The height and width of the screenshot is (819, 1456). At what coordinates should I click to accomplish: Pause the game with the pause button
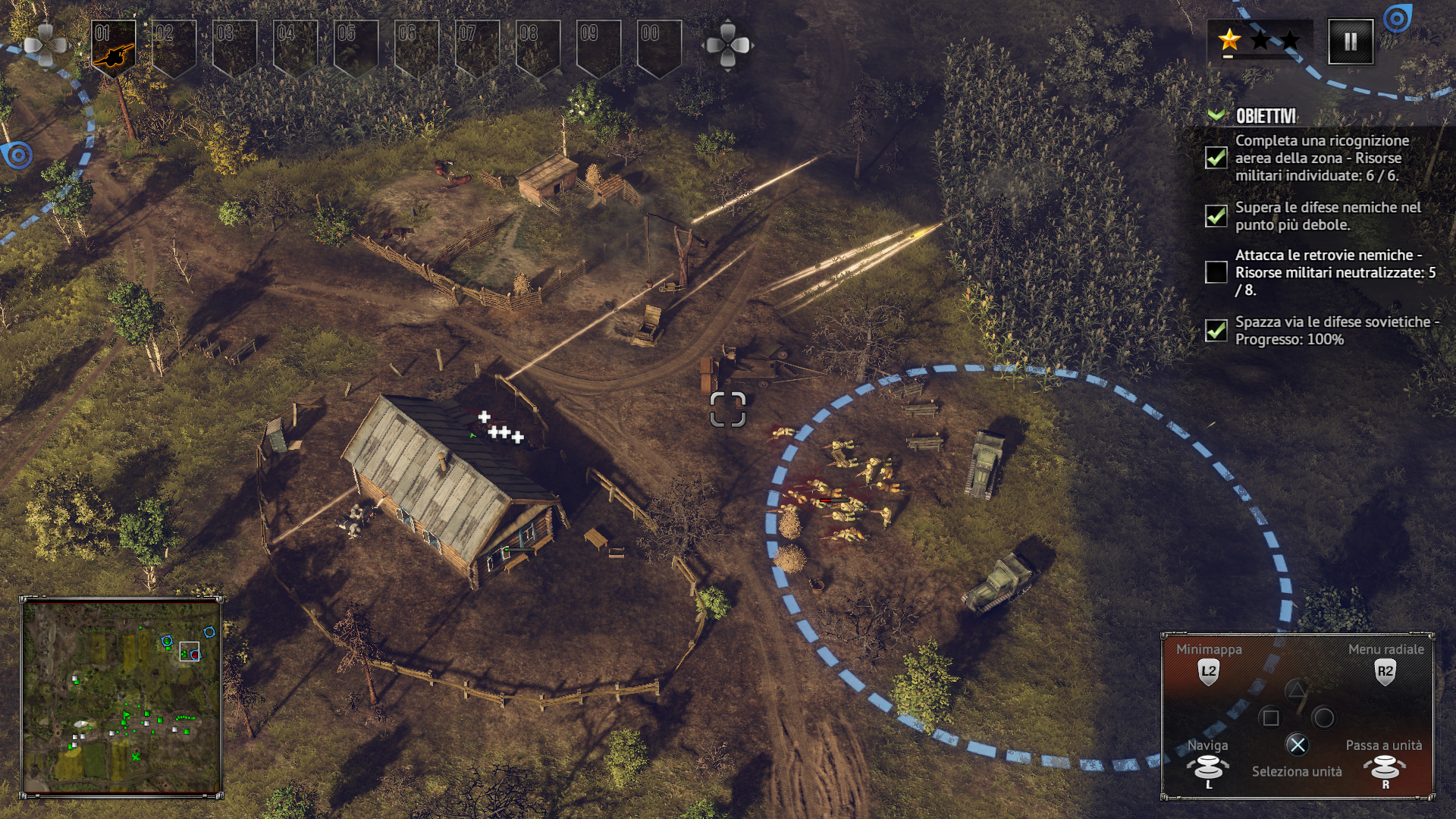click(x=1351, y=42)
